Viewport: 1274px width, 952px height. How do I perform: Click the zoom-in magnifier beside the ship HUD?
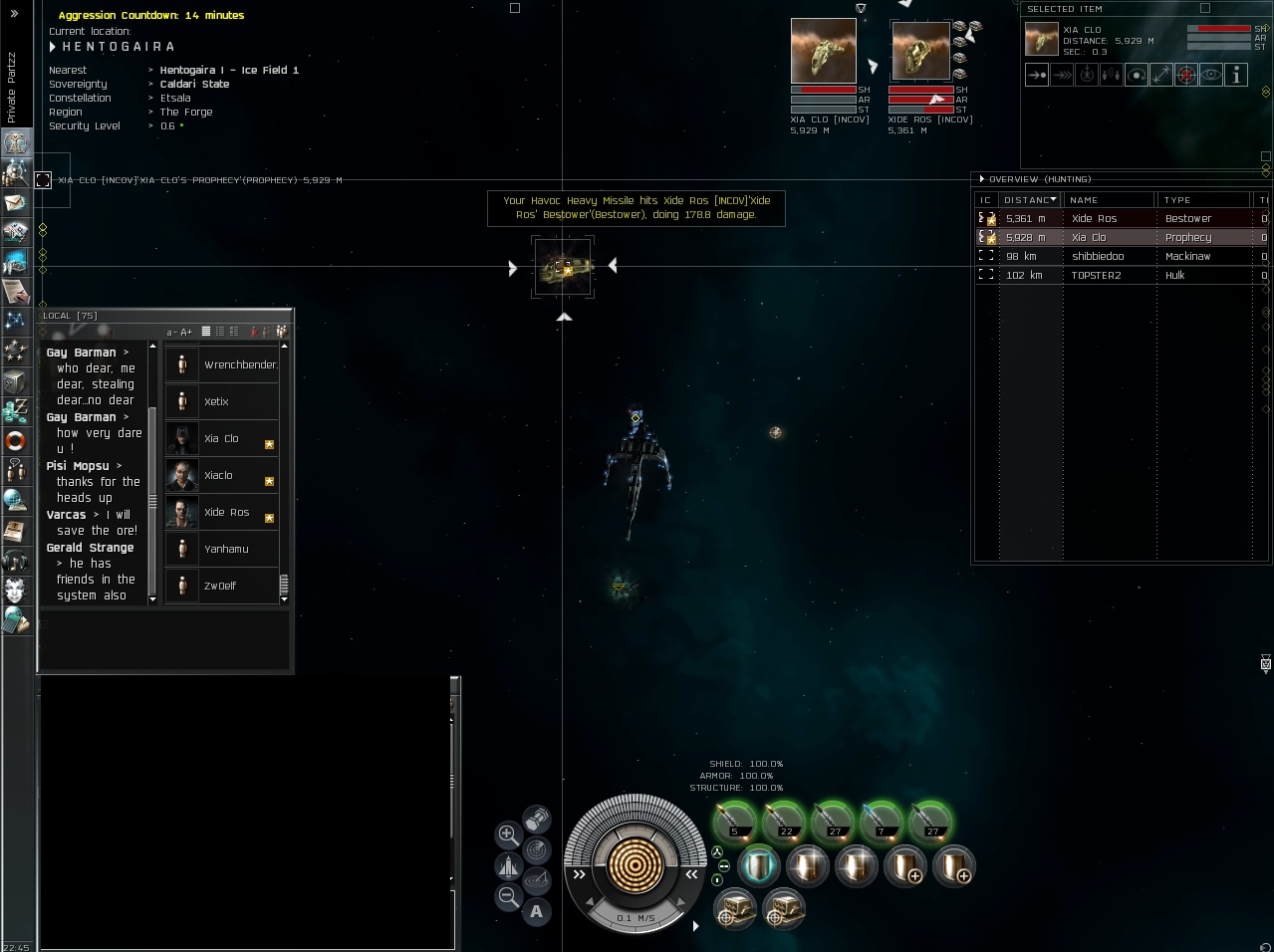[x=508, y=834]
